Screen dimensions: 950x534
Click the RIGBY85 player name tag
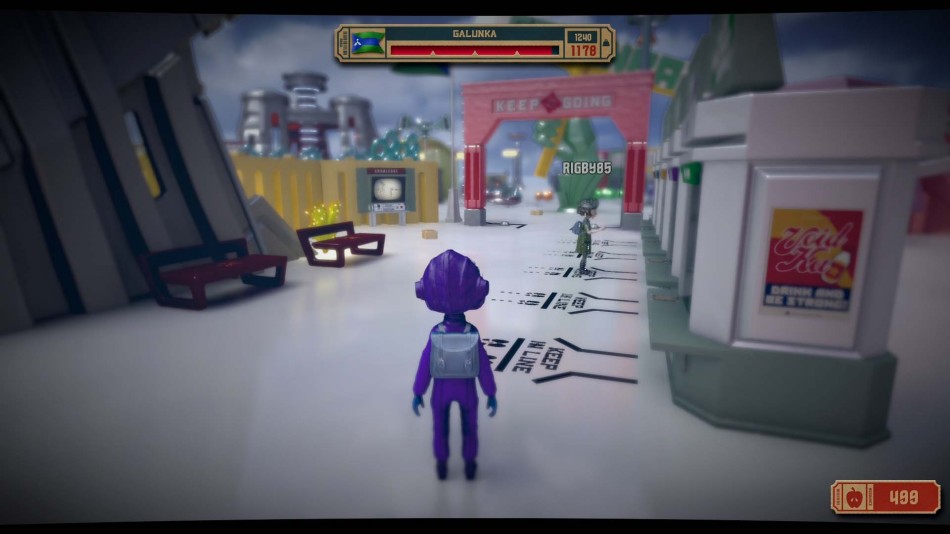click(x=586, y=168)
